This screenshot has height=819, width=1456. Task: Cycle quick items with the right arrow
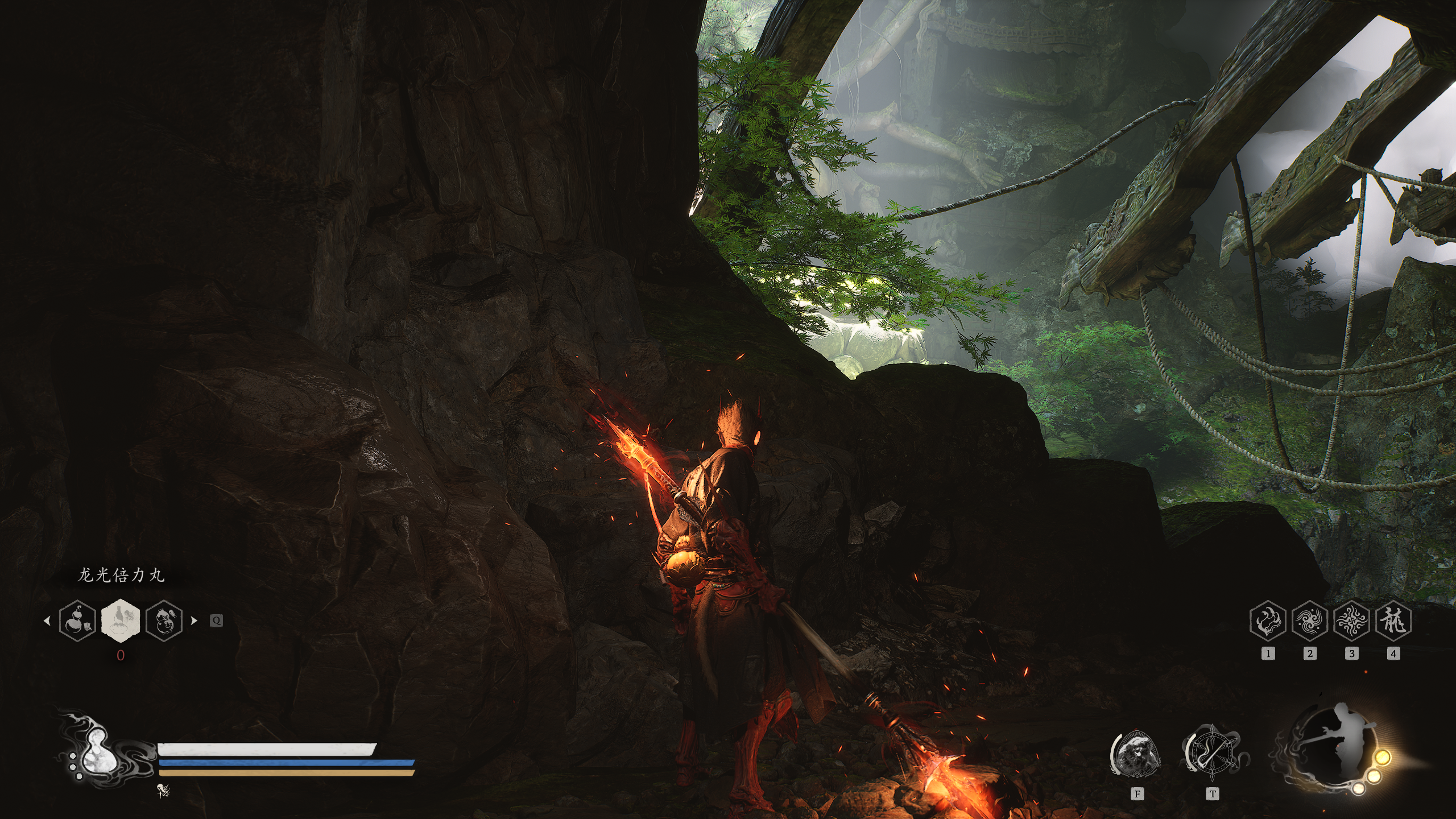[x=194, y=621]
